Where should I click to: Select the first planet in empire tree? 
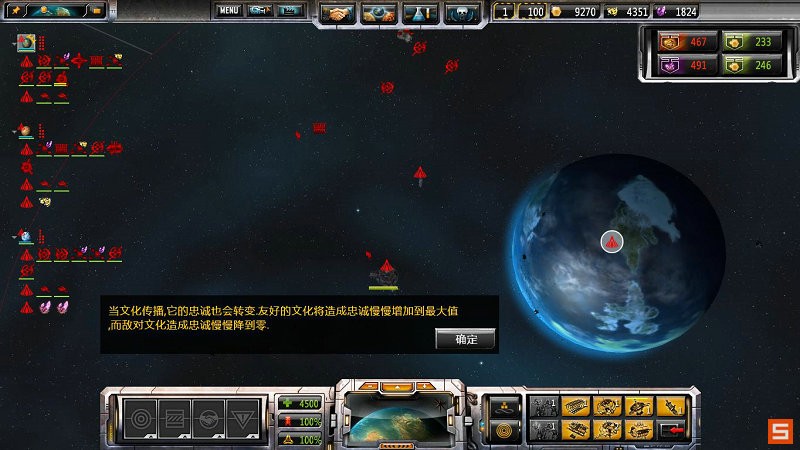pos(26,43)
